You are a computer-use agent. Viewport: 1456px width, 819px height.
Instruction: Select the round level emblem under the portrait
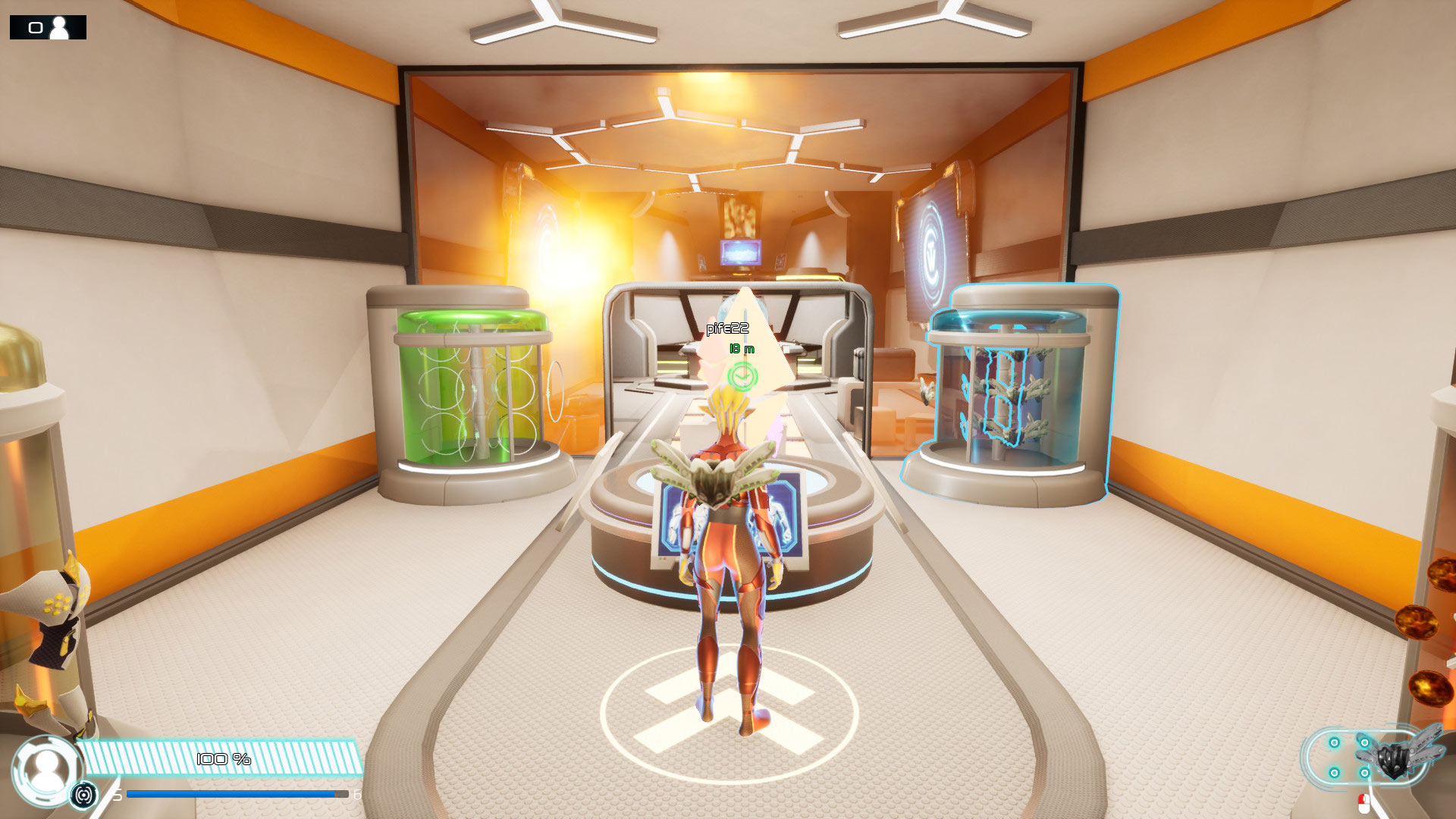[84, 795]
